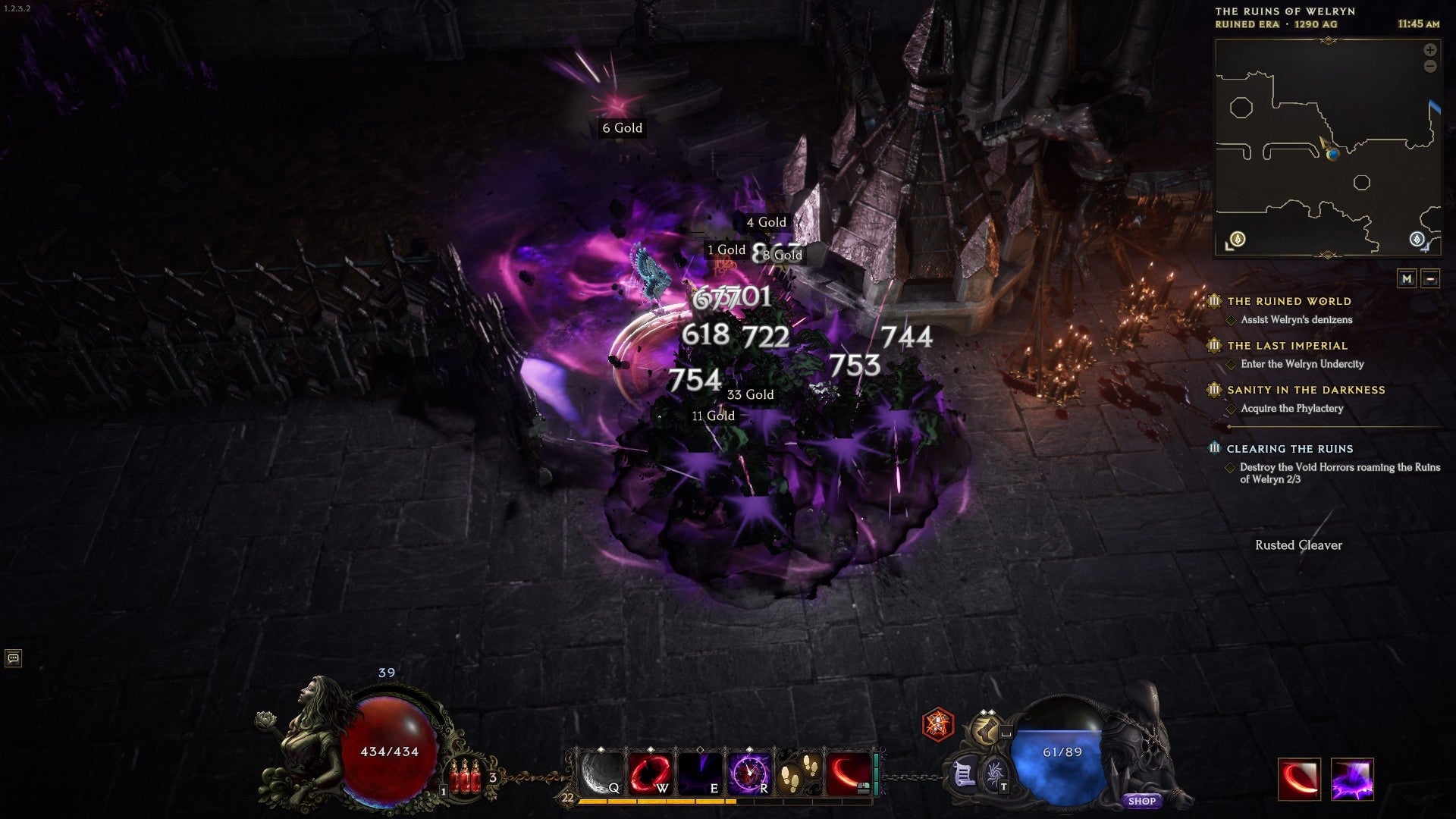Click the red hexagon status icon
This screenshot has height=819, width=1456.
[938, 724]
